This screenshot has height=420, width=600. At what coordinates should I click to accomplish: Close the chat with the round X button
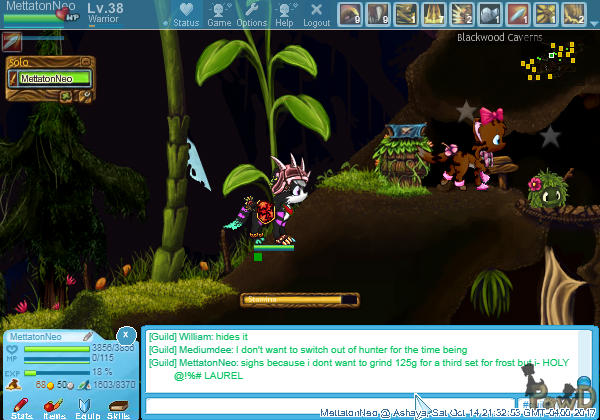point(126,335)
